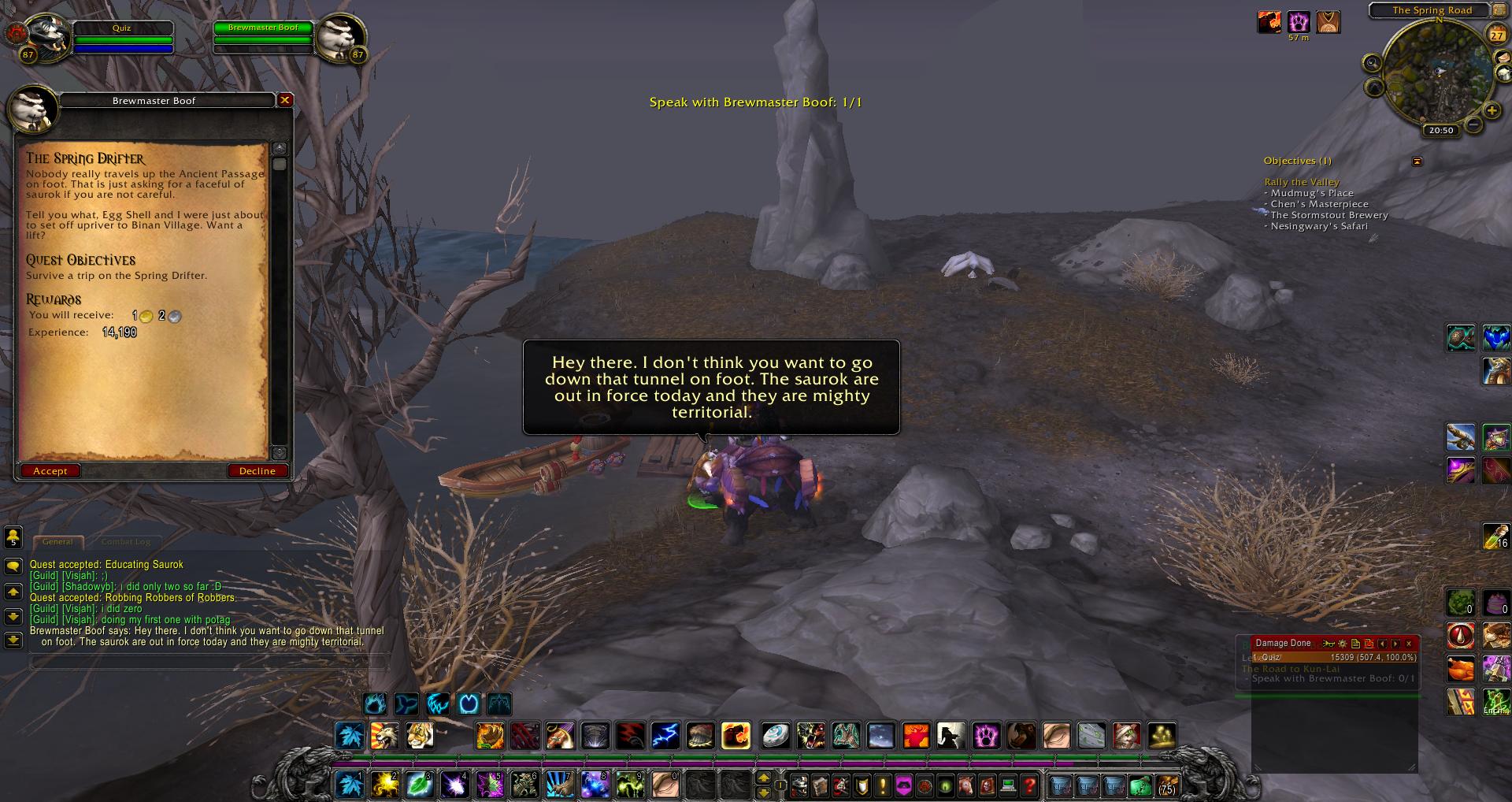This screenshot has width=1512, height=802.
Task: Use the potion with 16 charges
Action: point(1495,536)
